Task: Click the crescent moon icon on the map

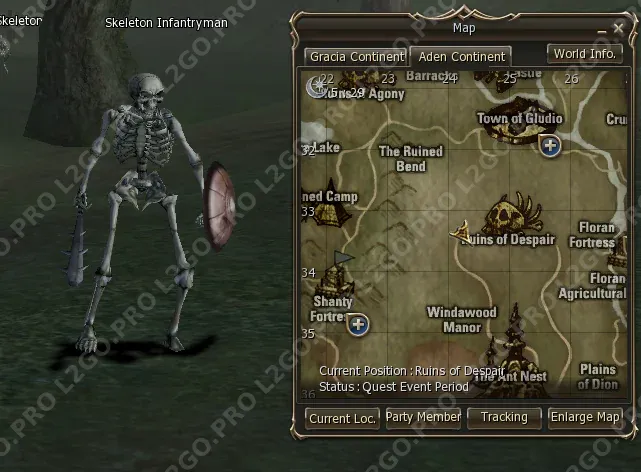Action: pyautogui.click(x=315, y=87)
